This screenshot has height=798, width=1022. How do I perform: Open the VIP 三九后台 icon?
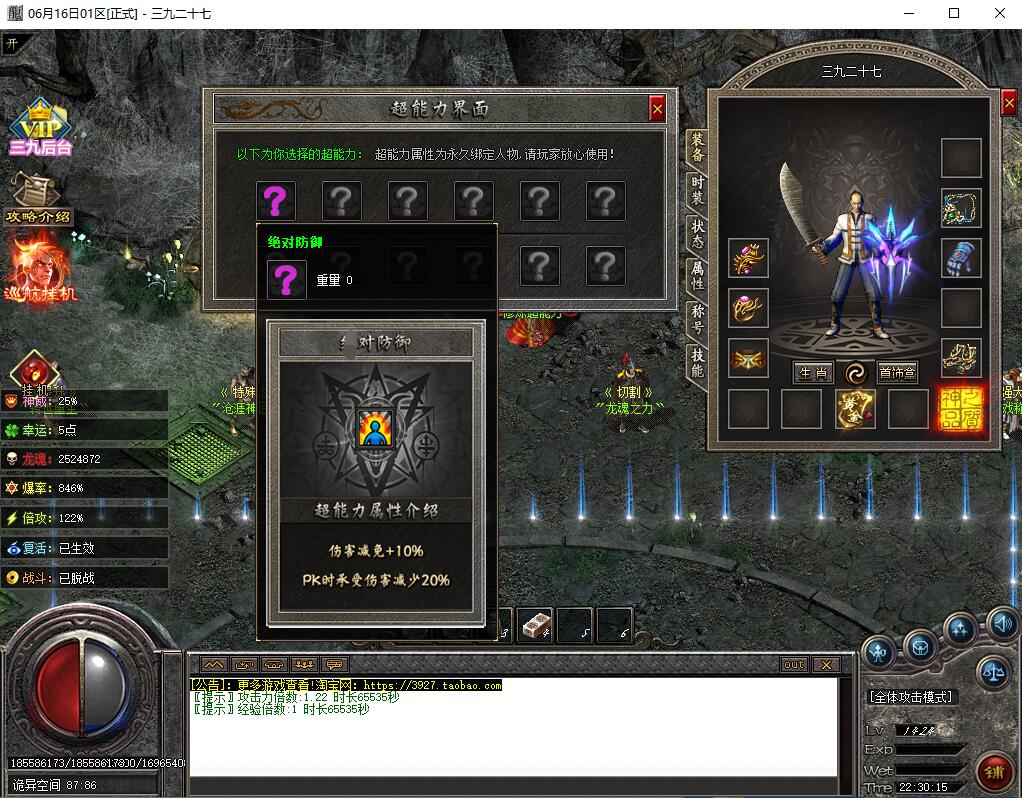coord(40,128)
